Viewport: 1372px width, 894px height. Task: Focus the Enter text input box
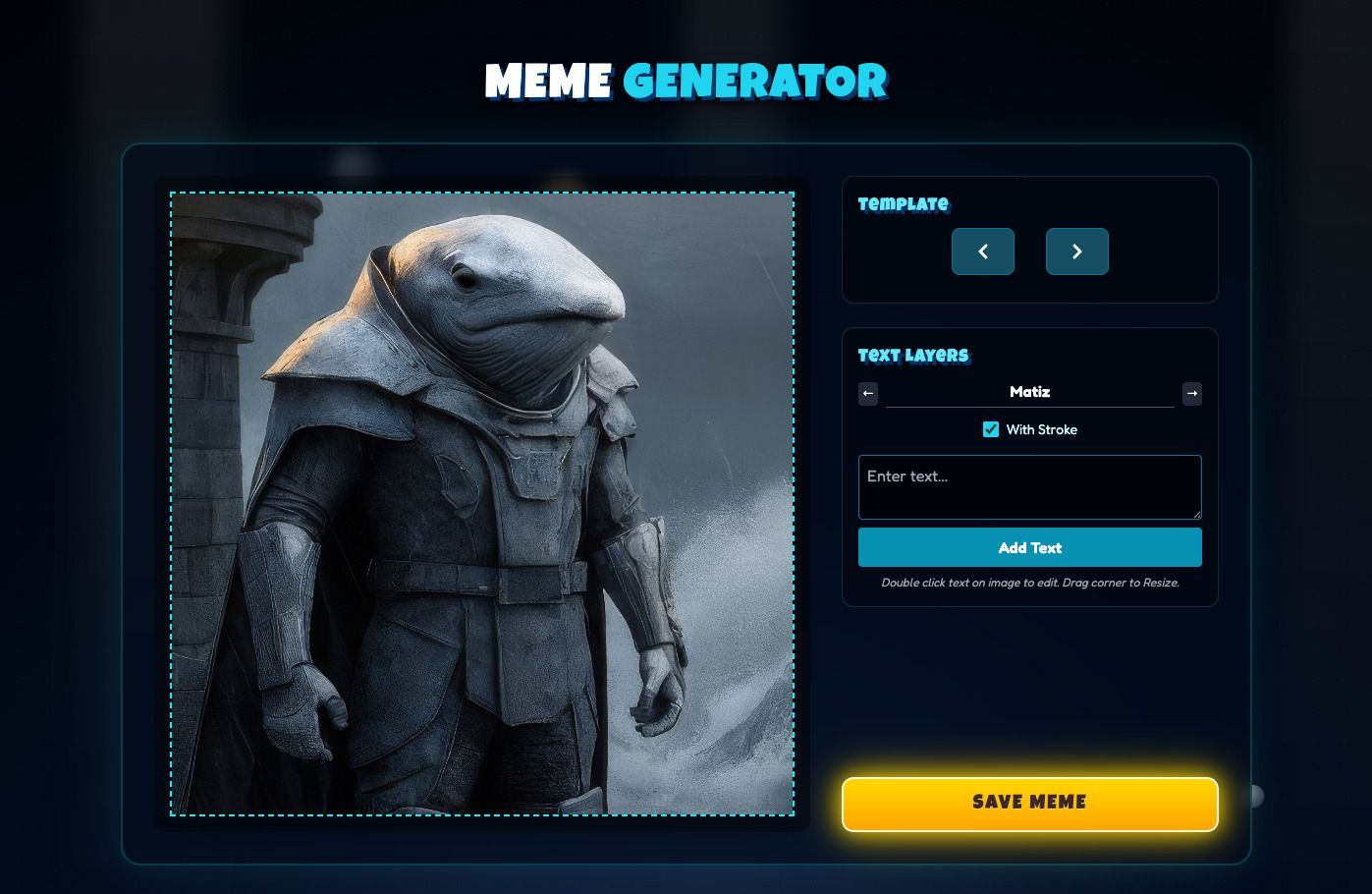(1029, 486)
